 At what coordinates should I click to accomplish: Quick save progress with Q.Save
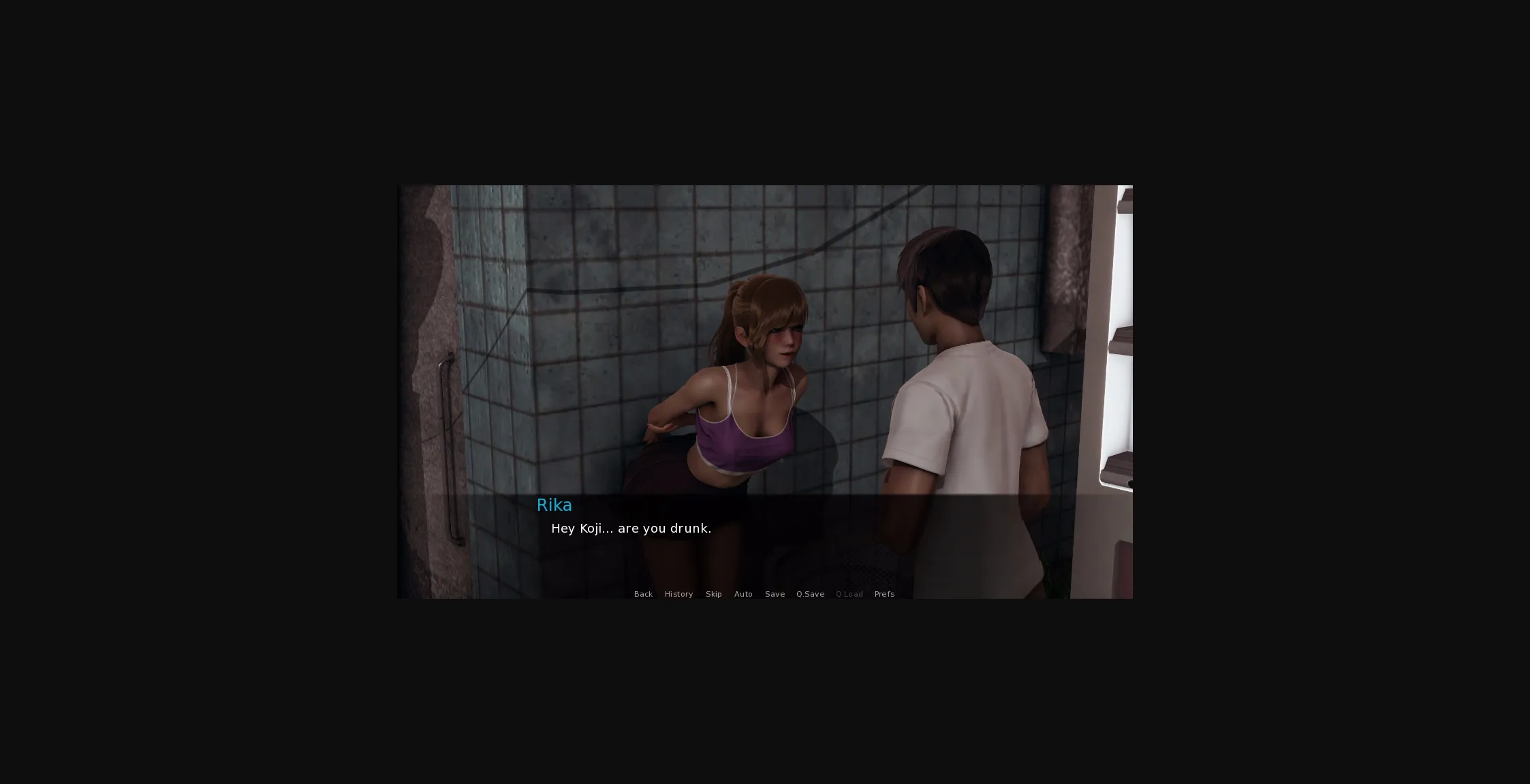point(810,594)
